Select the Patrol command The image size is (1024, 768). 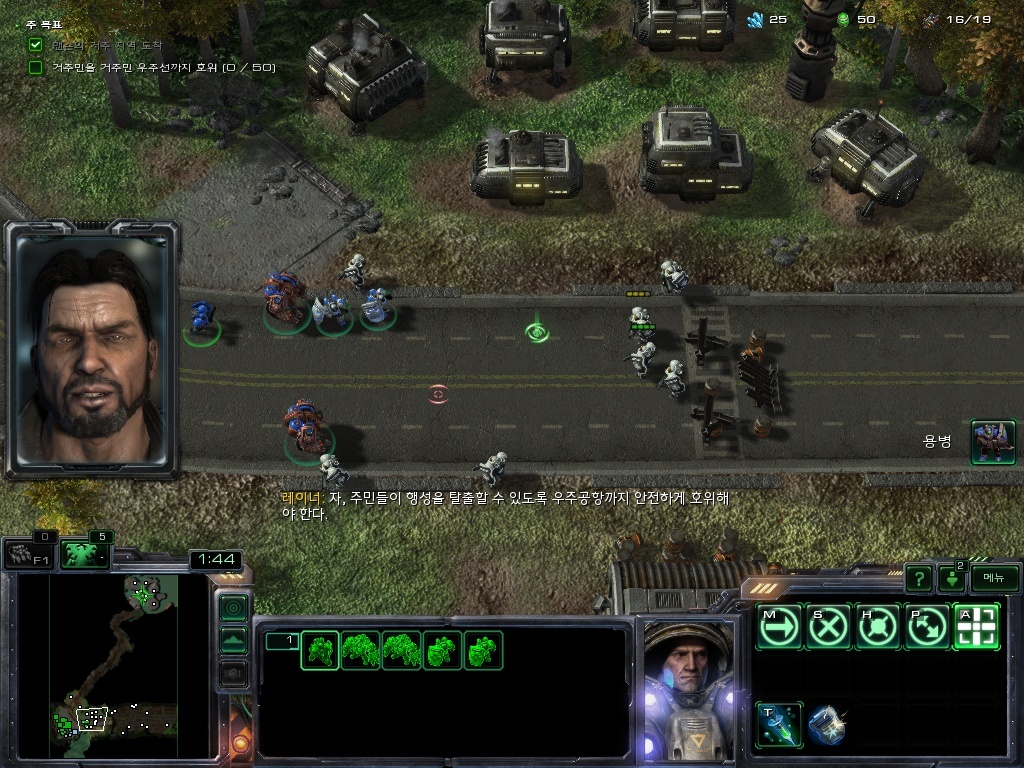tap(927, 627)
